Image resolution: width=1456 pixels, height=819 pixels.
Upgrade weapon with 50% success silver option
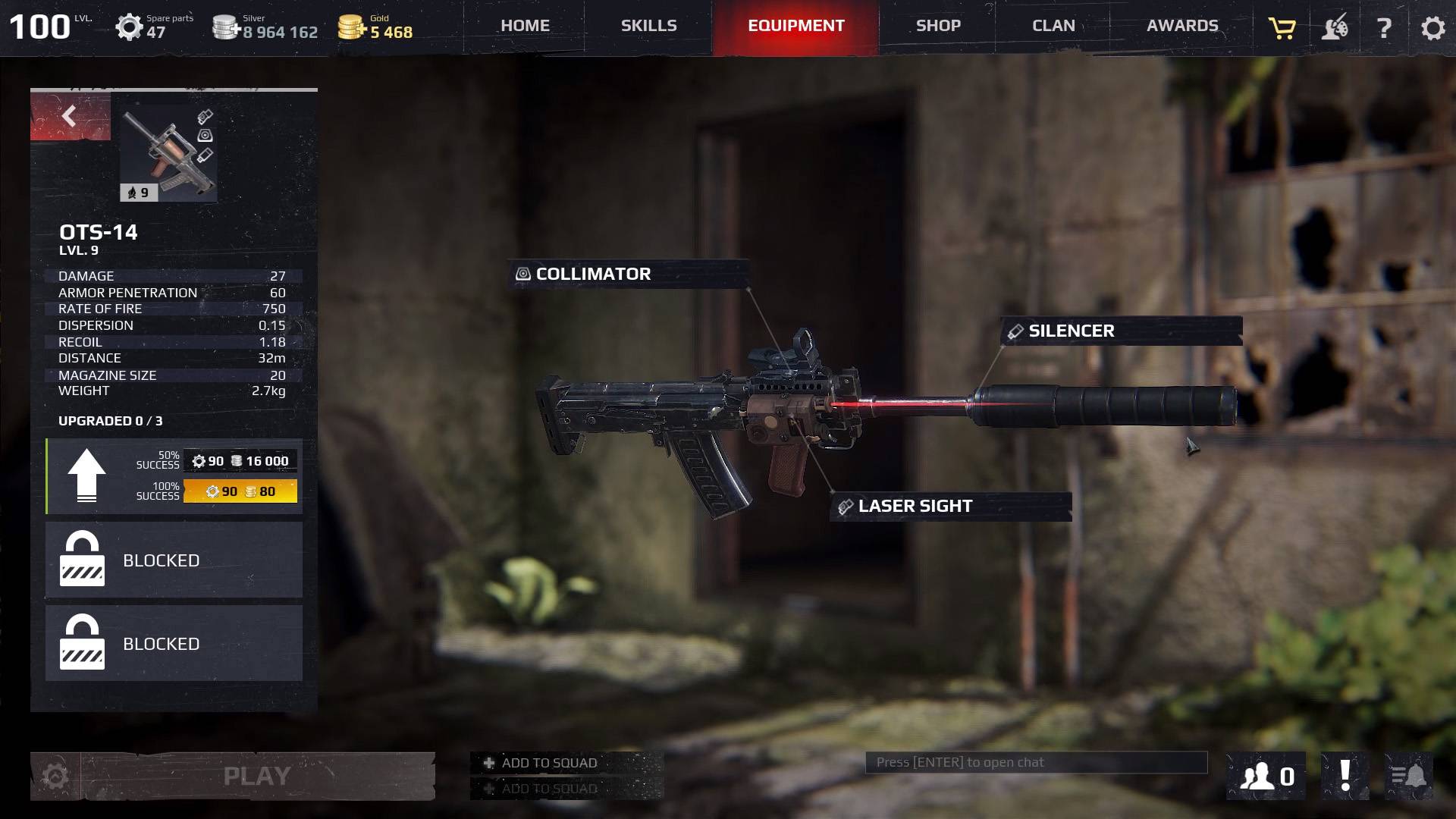click(240, 461)
